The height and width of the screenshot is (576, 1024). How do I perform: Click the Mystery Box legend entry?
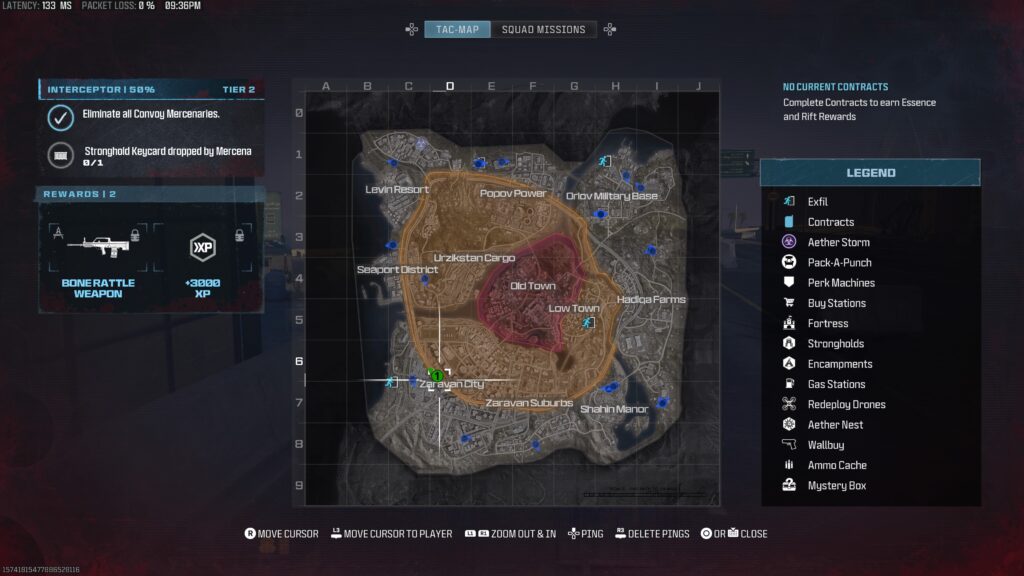pos(836,486)
